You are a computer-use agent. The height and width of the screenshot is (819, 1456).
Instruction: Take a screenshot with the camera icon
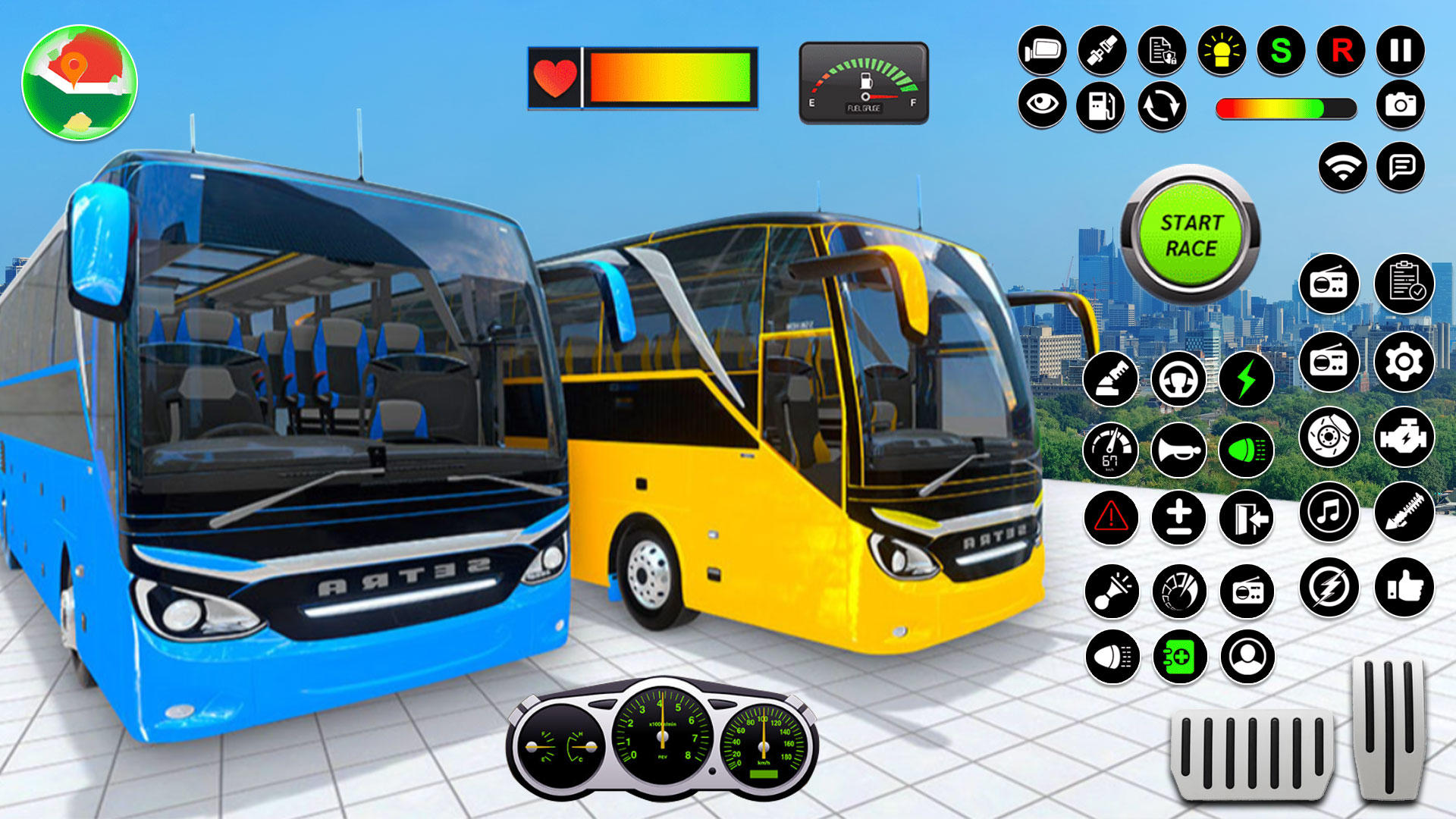coord(1403,106)
